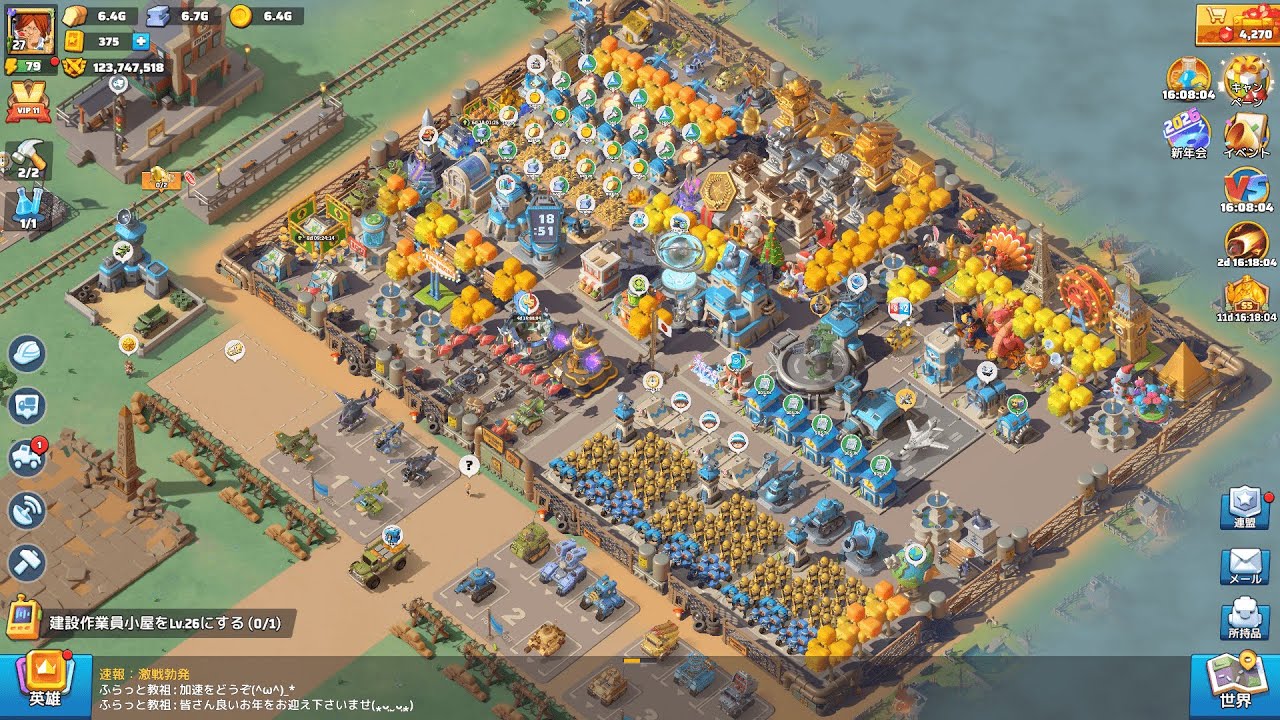1280x720 pixels.
Task: Tap the blue plus to add tickets
Action: (x=140, y=42)
